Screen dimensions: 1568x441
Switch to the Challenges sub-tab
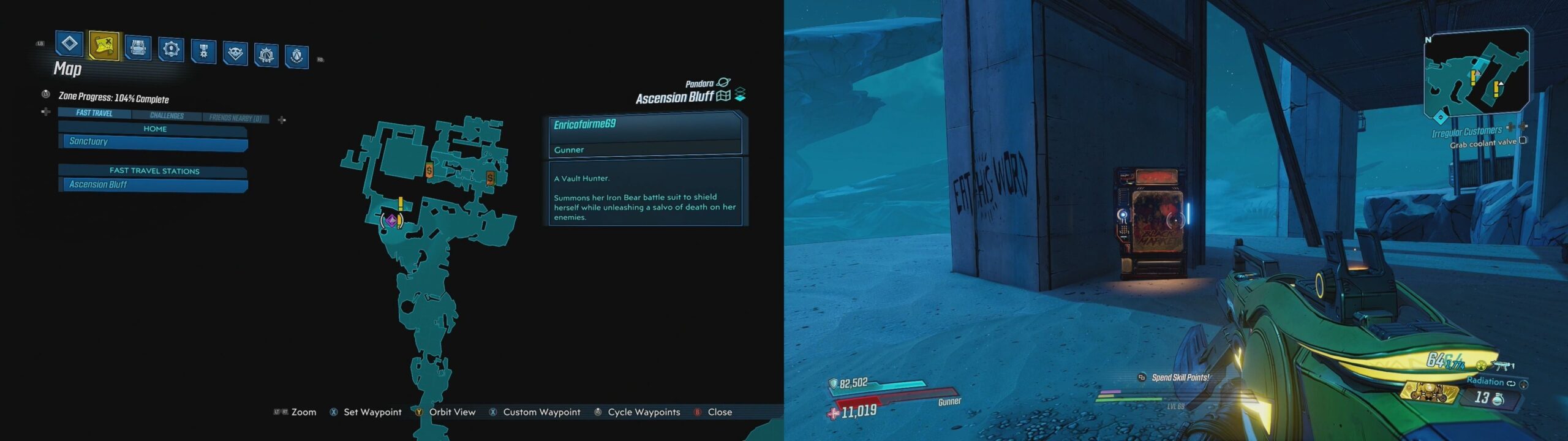[x=167, y=116]
